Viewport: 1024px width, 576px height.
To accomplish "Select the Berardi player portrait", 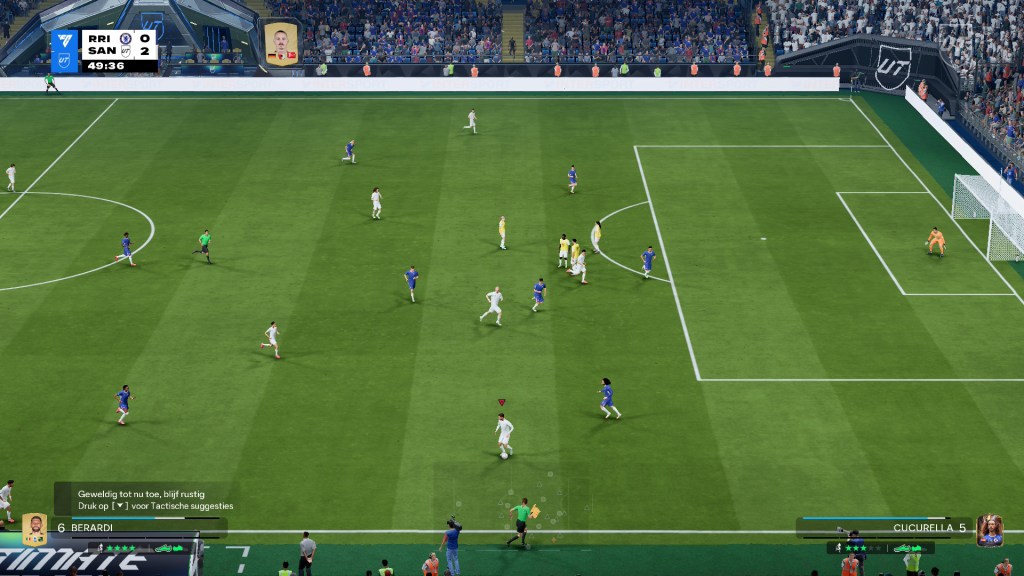I will (x=34, y=529).
